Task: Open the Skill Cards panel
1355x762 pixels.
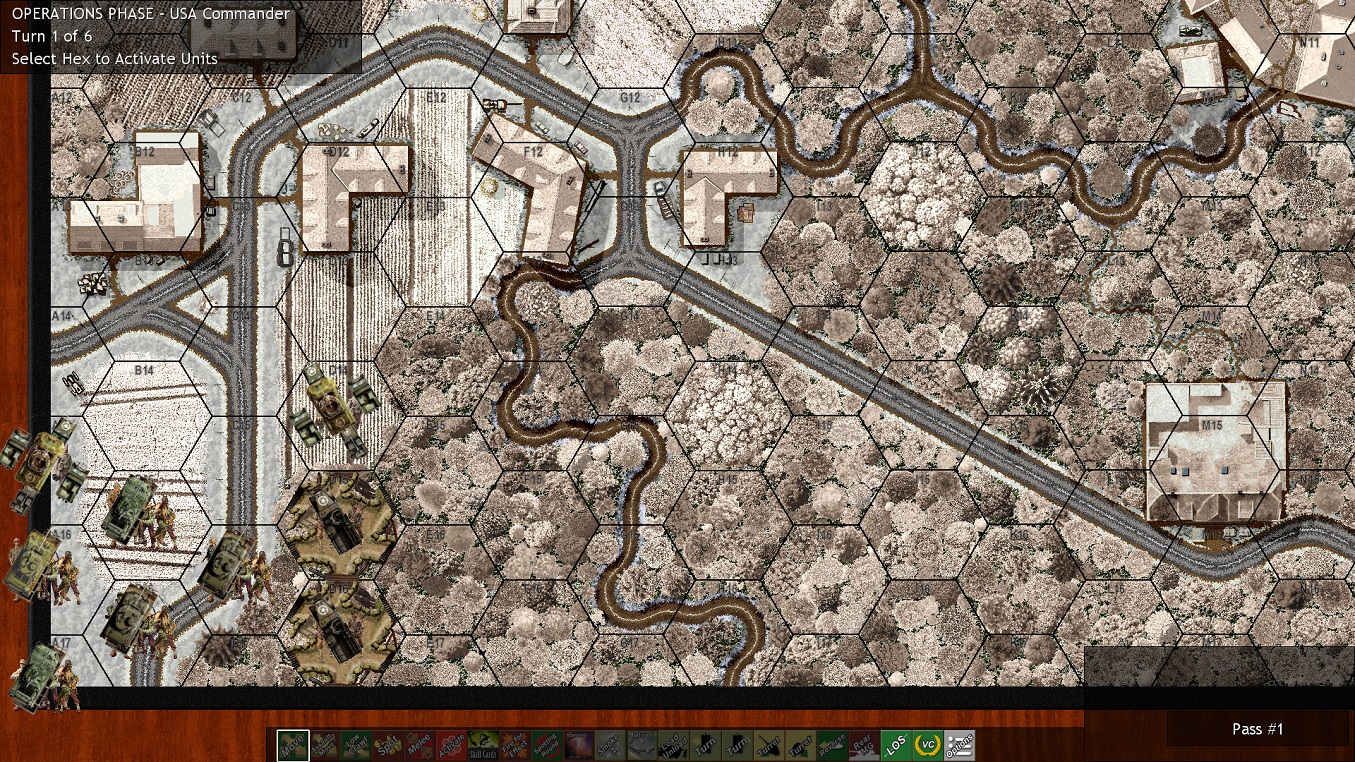Action: 485,745
